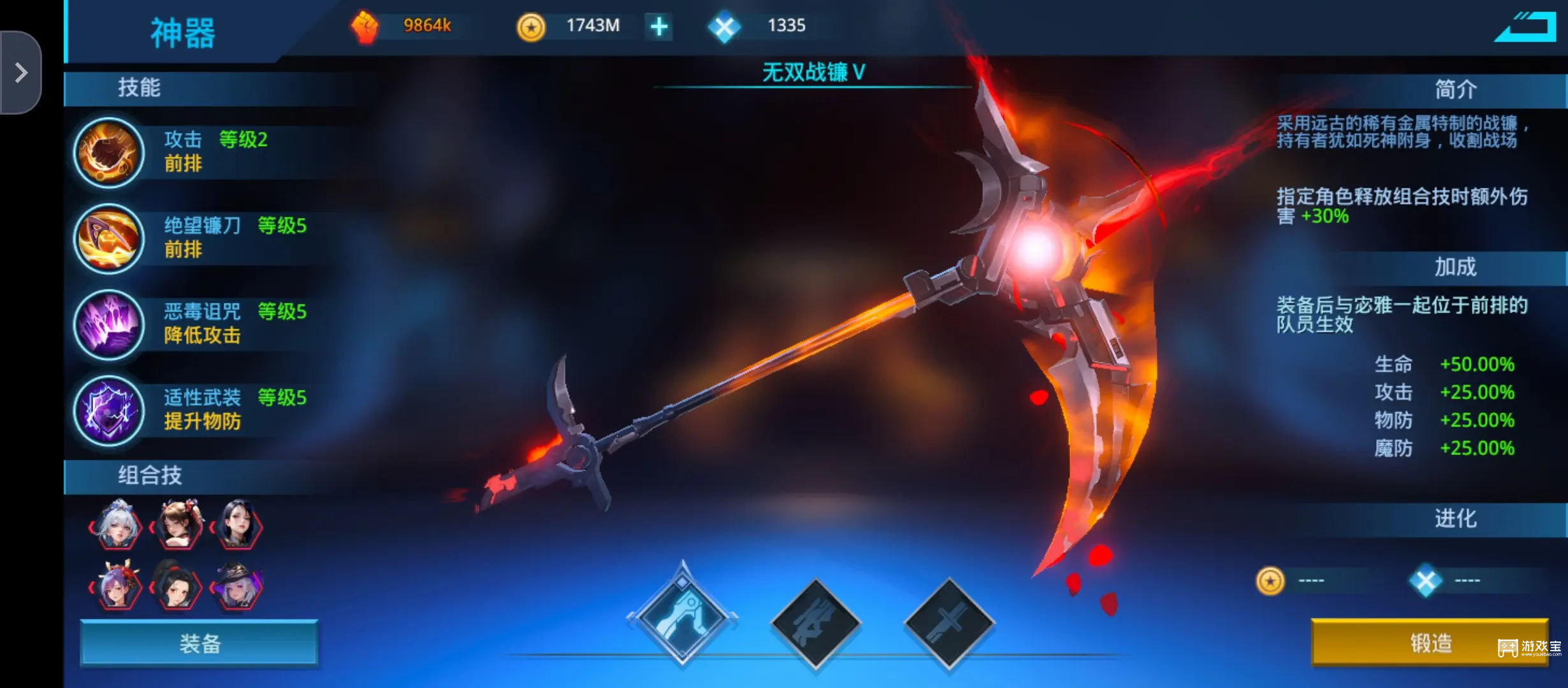Expand the side panel arrow tab
The image size is (1568, 688).
[x=21, y=73]
